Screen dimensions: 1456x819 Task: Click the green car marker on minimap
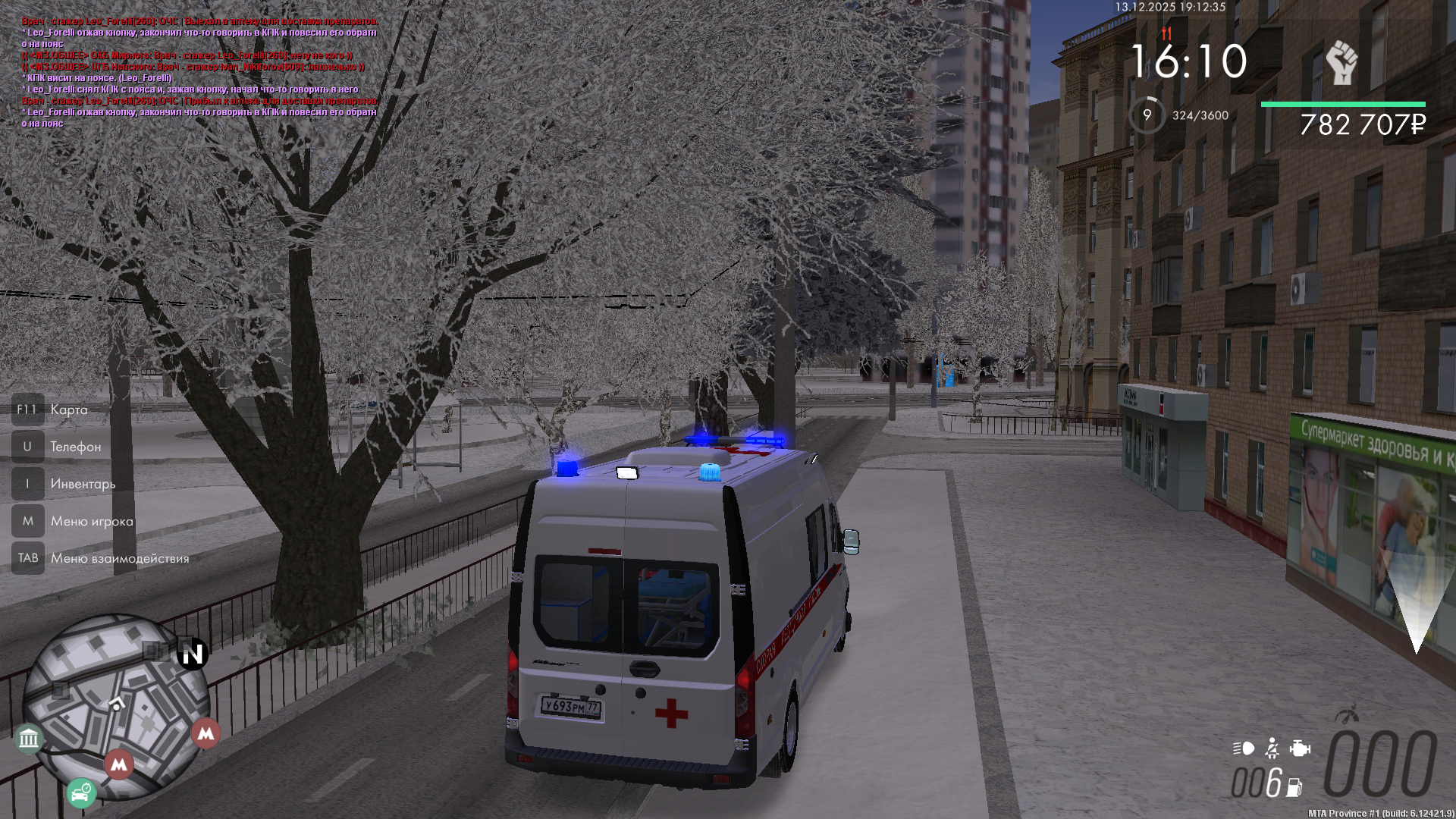coord(80,794)
